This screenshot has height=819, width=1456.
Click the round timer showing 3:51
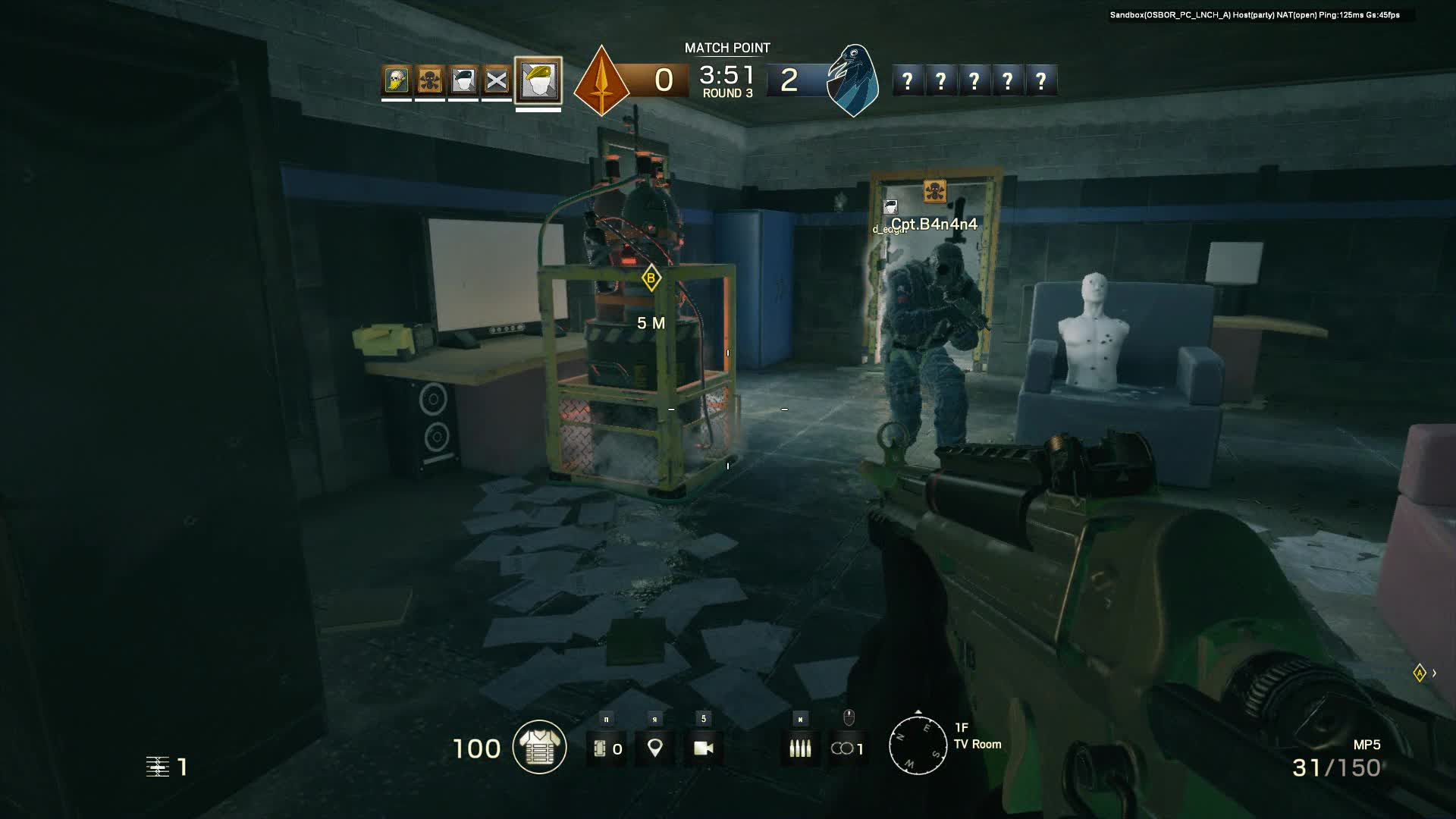726,75
